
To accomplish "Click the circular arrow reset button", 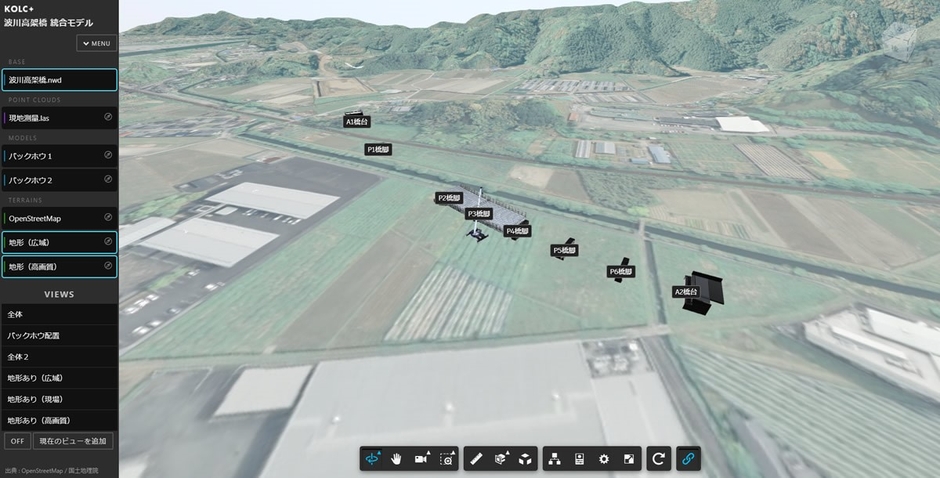I will [658, 459].
